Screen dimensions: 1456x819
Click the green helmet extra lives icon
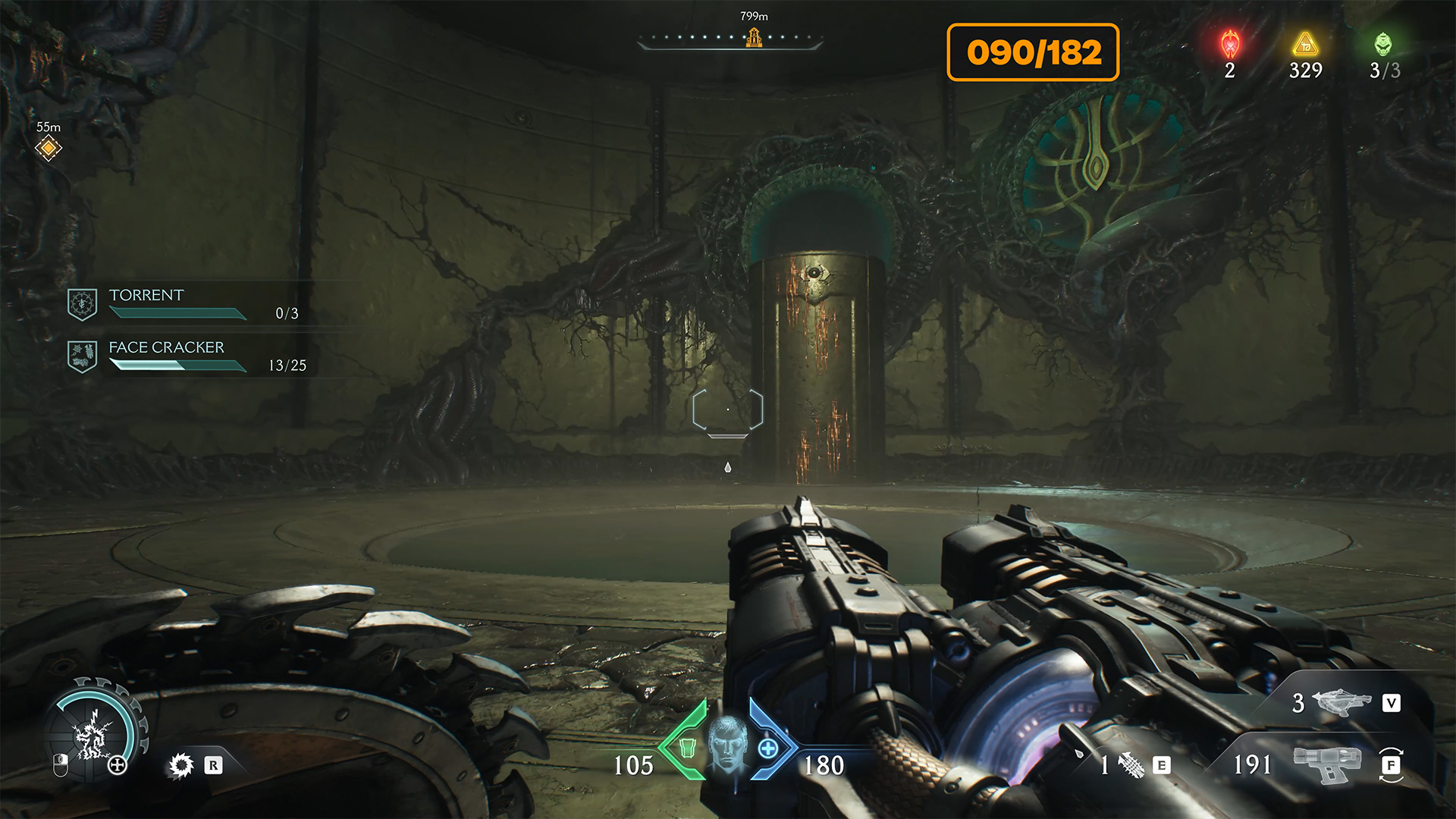coord(1383,45)
